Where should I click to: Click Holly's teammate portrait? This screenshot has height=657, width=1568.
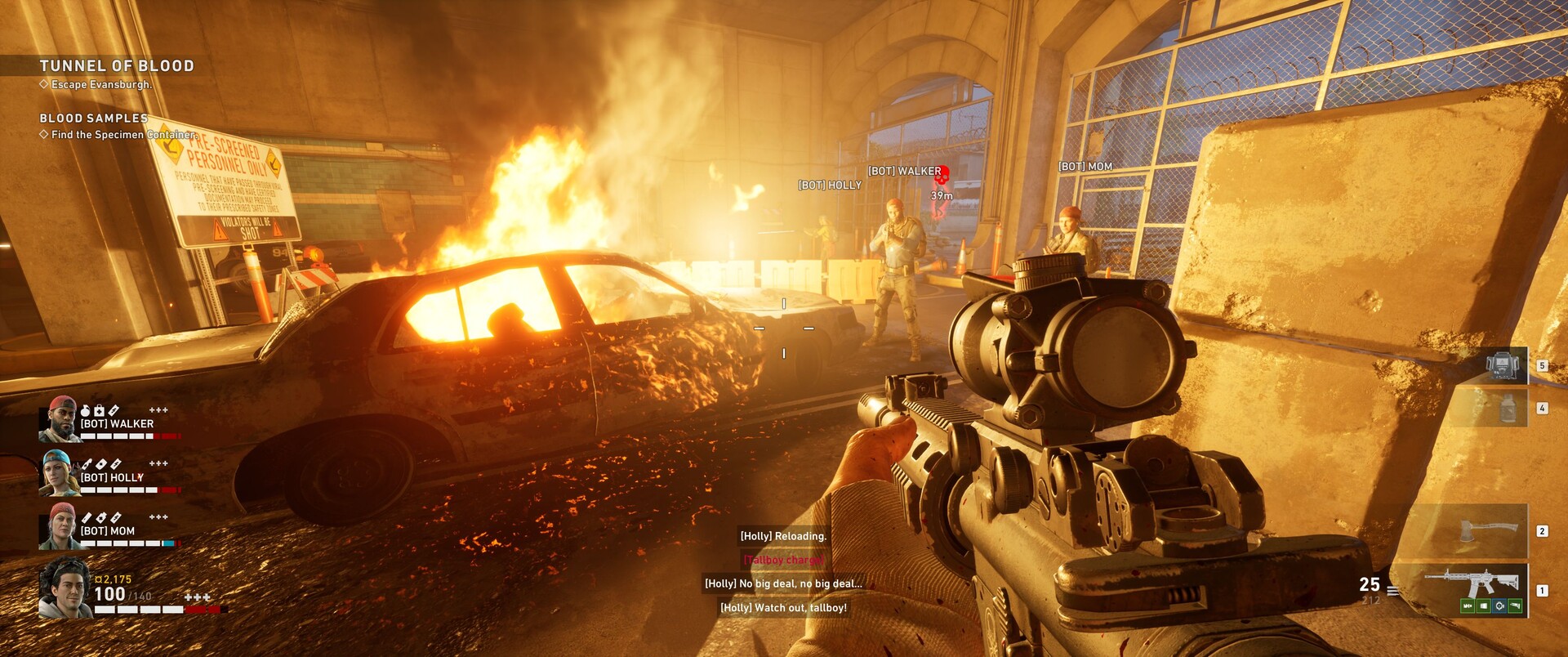(60, 472)
